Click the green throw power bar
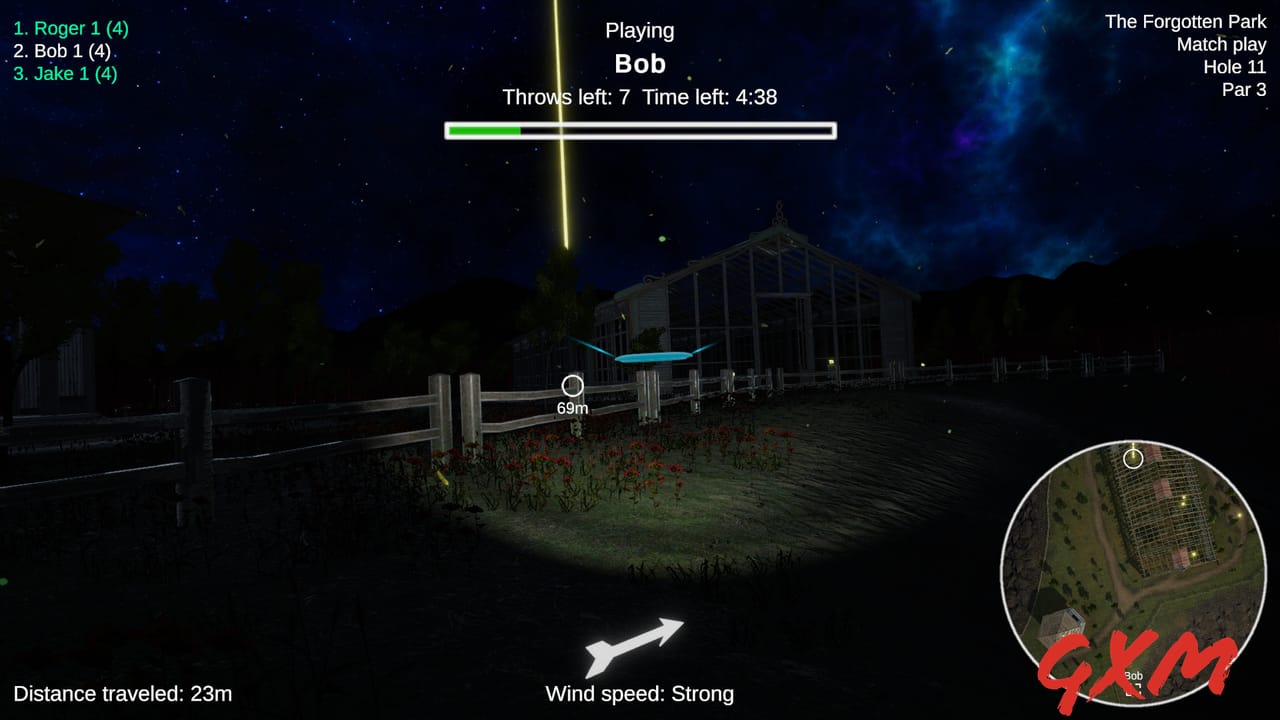1280x720 pixels. 485,130
